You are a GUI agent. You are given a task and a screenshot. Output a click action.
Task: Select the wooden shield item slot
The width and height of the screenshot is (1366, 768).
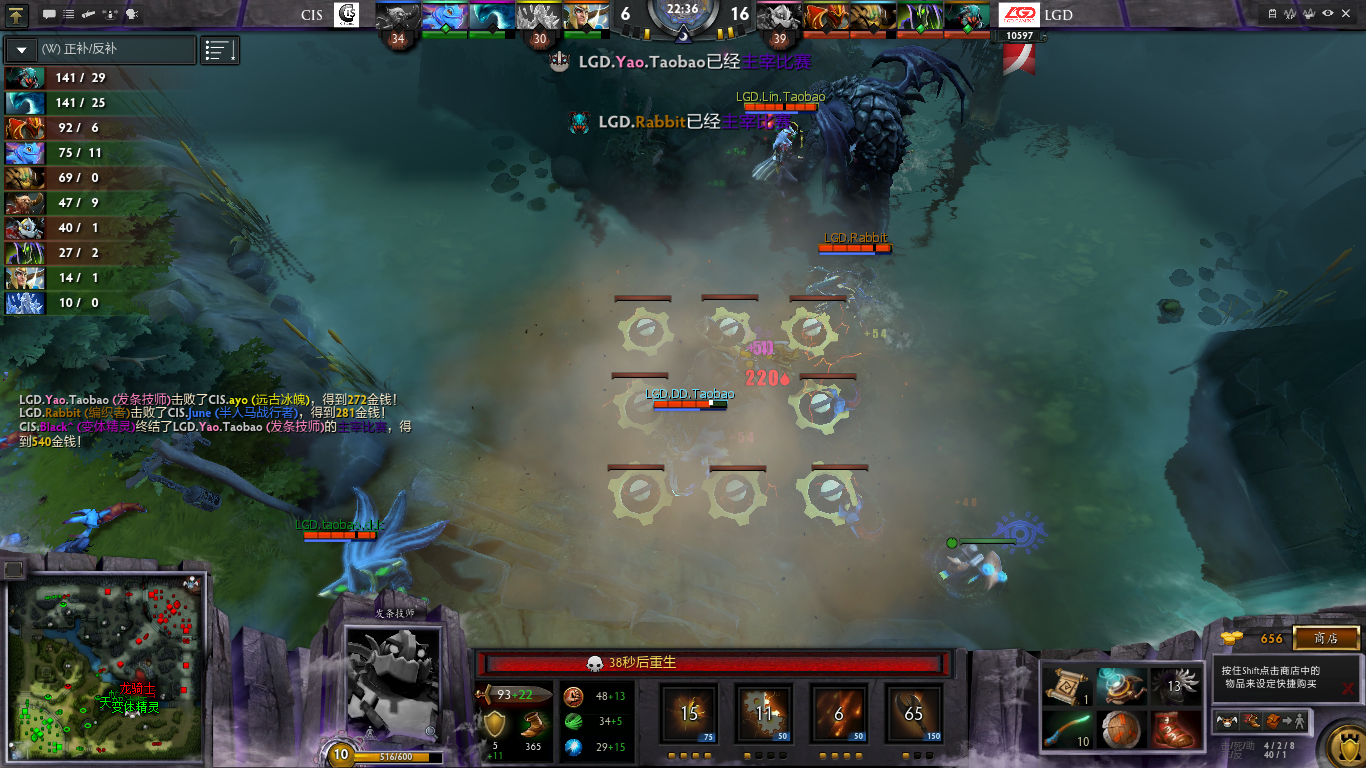(x=1118, y=729)
